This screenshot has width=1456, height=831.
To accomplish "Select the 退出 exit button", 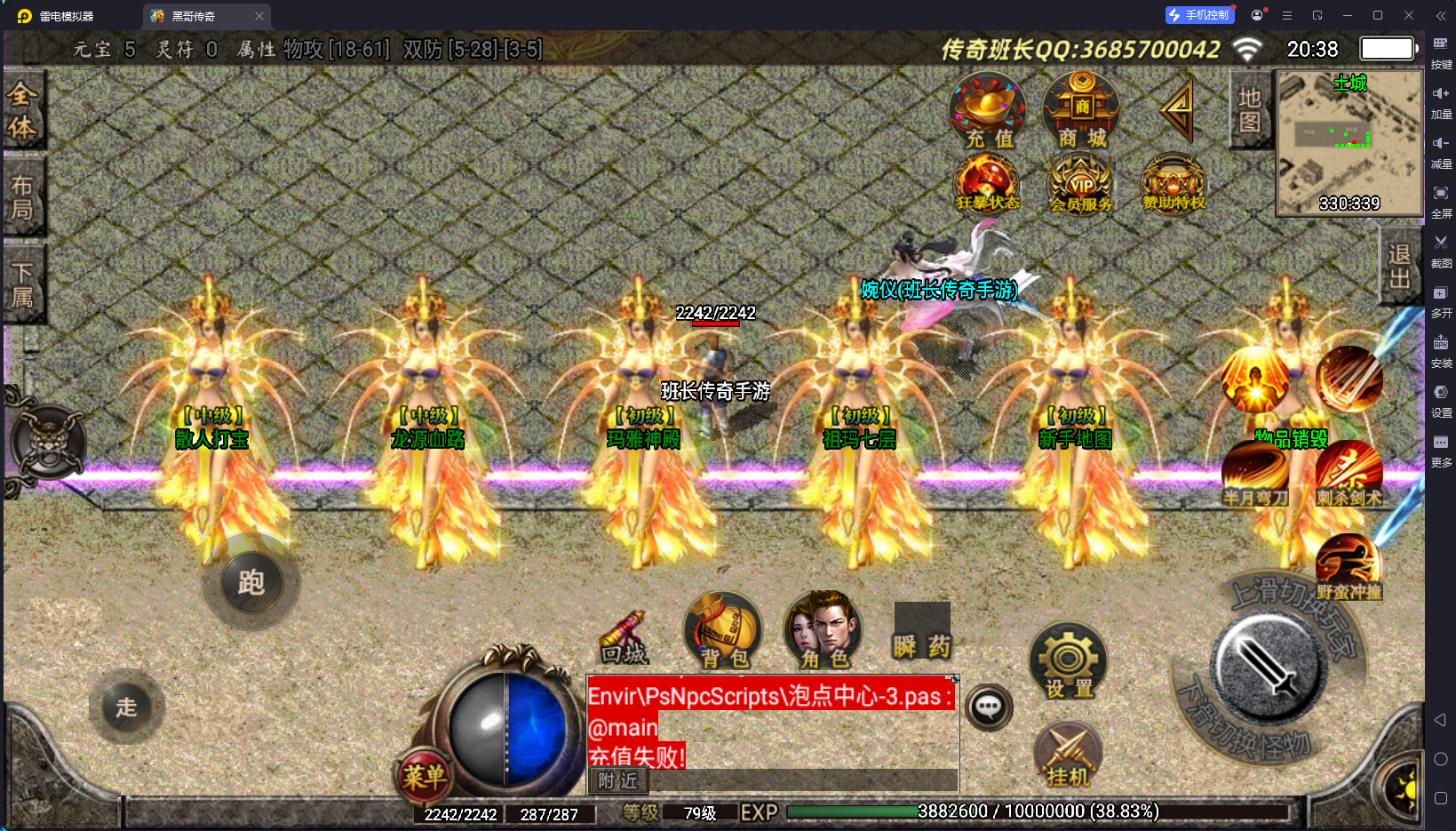I will [x=1399, y=267].
